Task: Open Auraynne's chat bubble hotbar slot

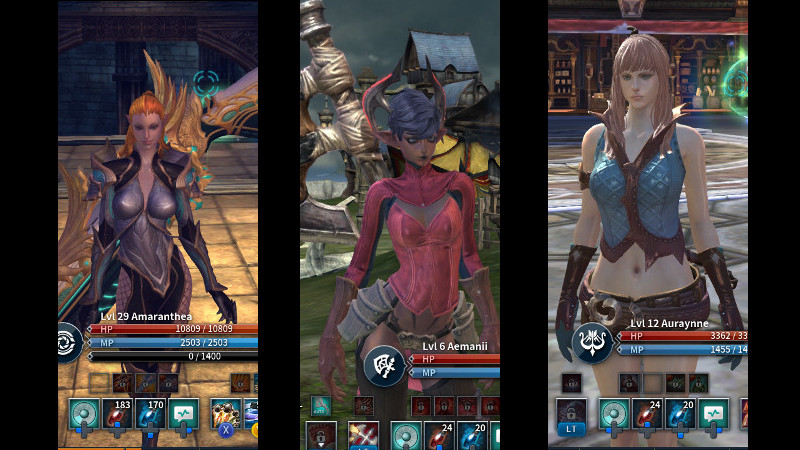Action: pyautogui.click(x=712, y=414)
